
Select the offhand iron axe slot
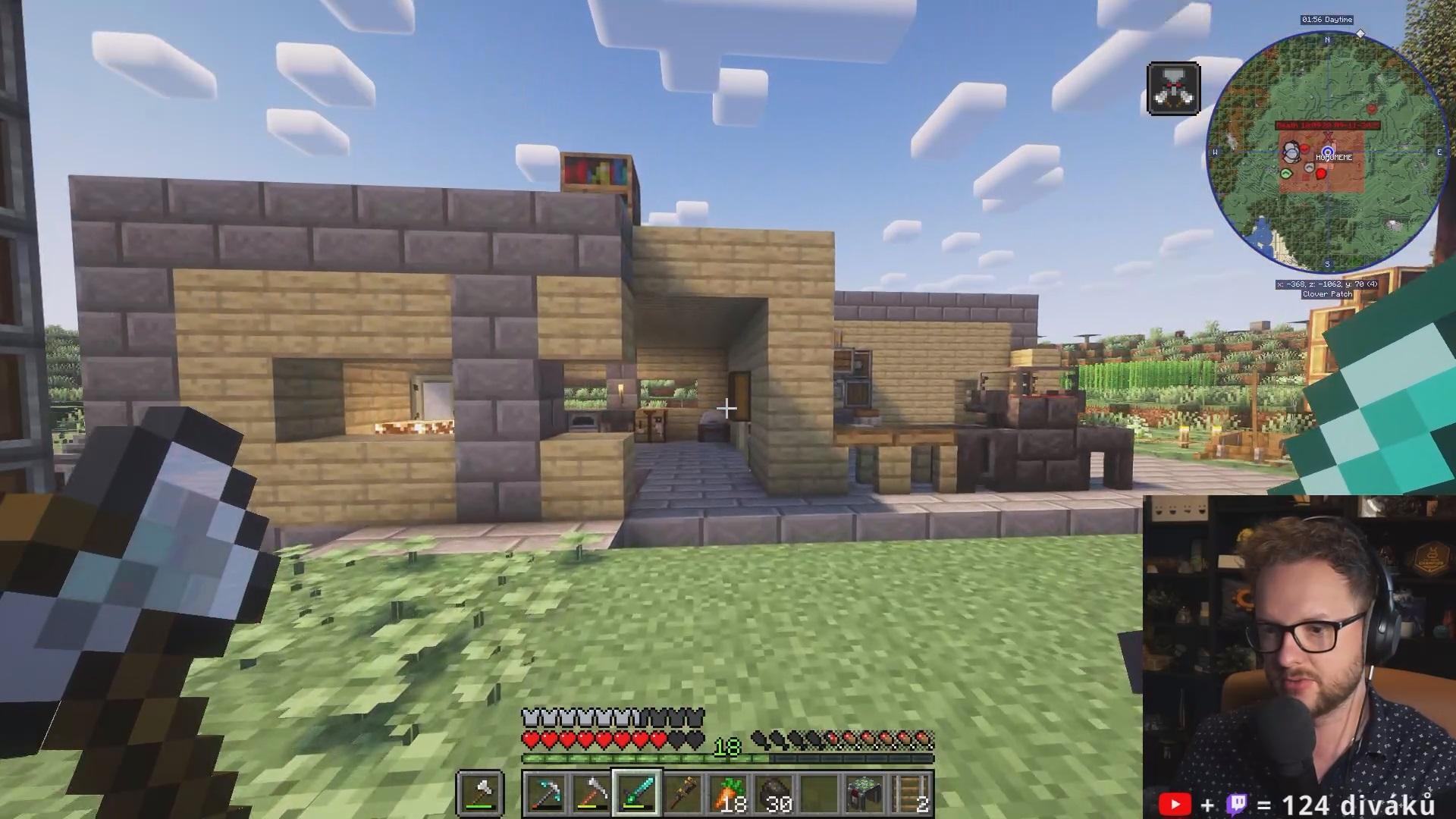481,794
